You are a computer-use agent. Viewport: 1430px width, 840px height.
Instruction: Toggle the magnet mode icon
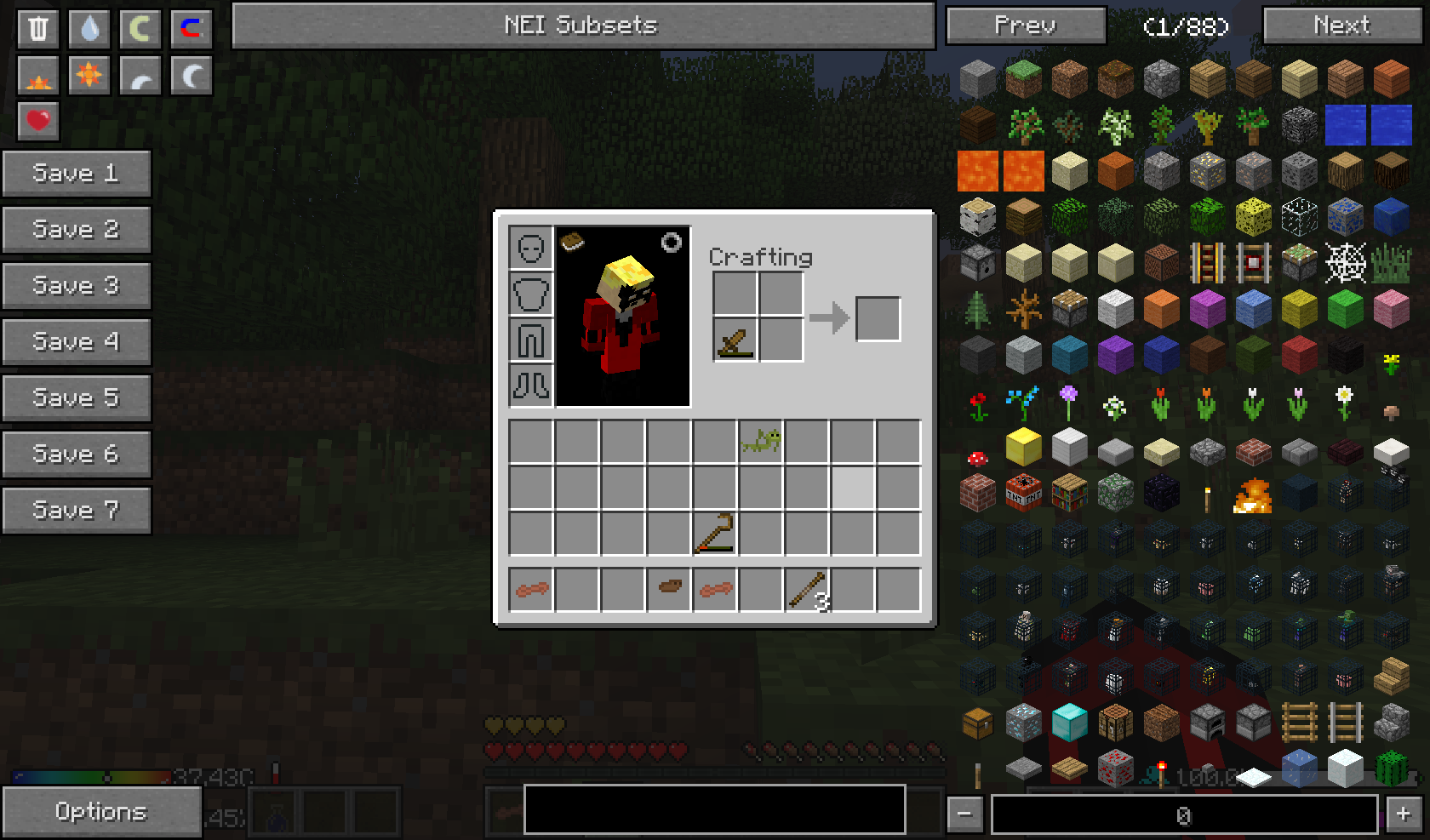(x=192, y=29)
